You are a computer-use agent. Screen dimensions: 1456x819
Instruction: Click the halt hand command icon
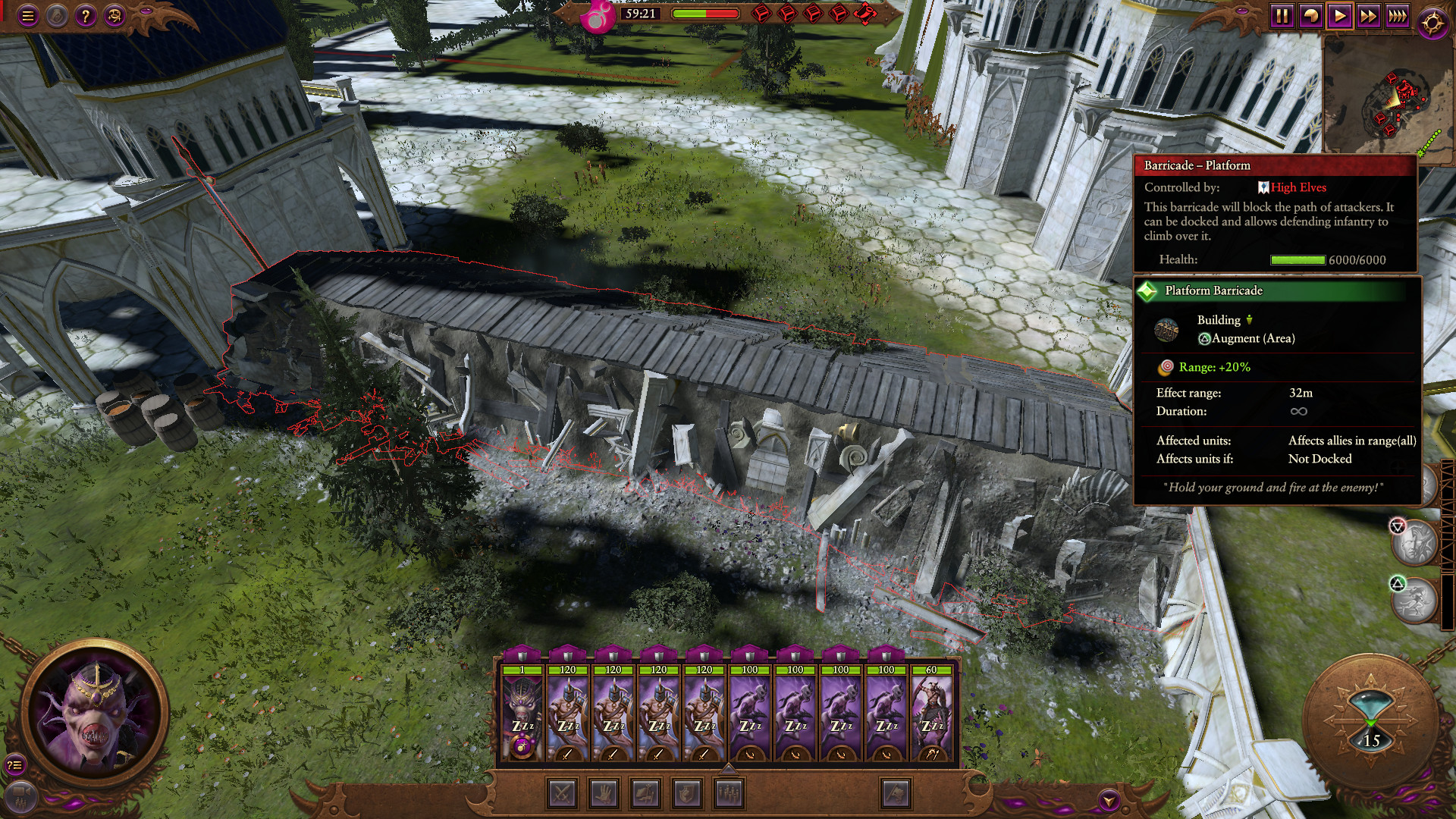604,794
